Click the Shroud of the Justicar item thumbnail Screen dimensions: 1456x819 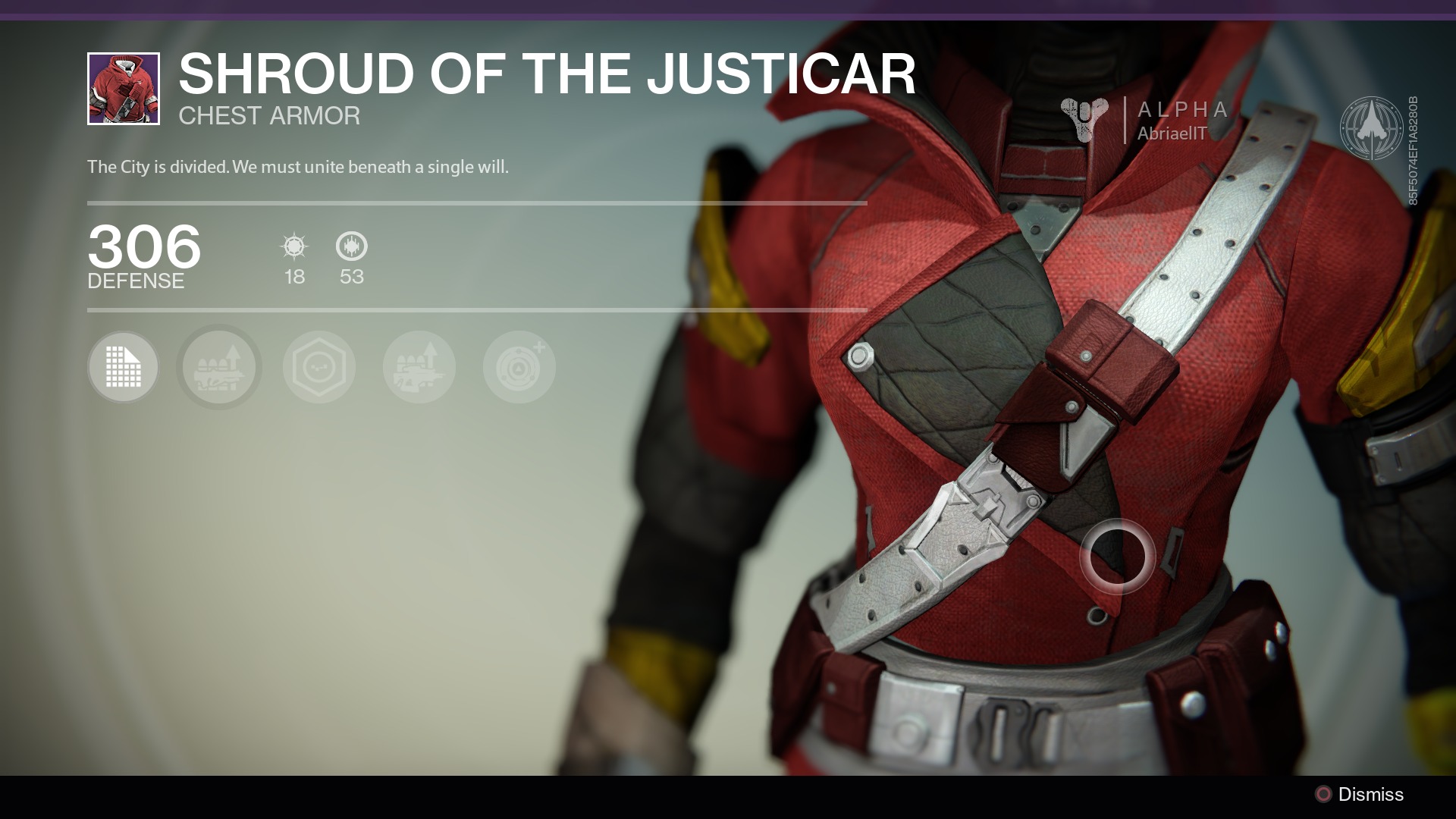click(124, 89)
